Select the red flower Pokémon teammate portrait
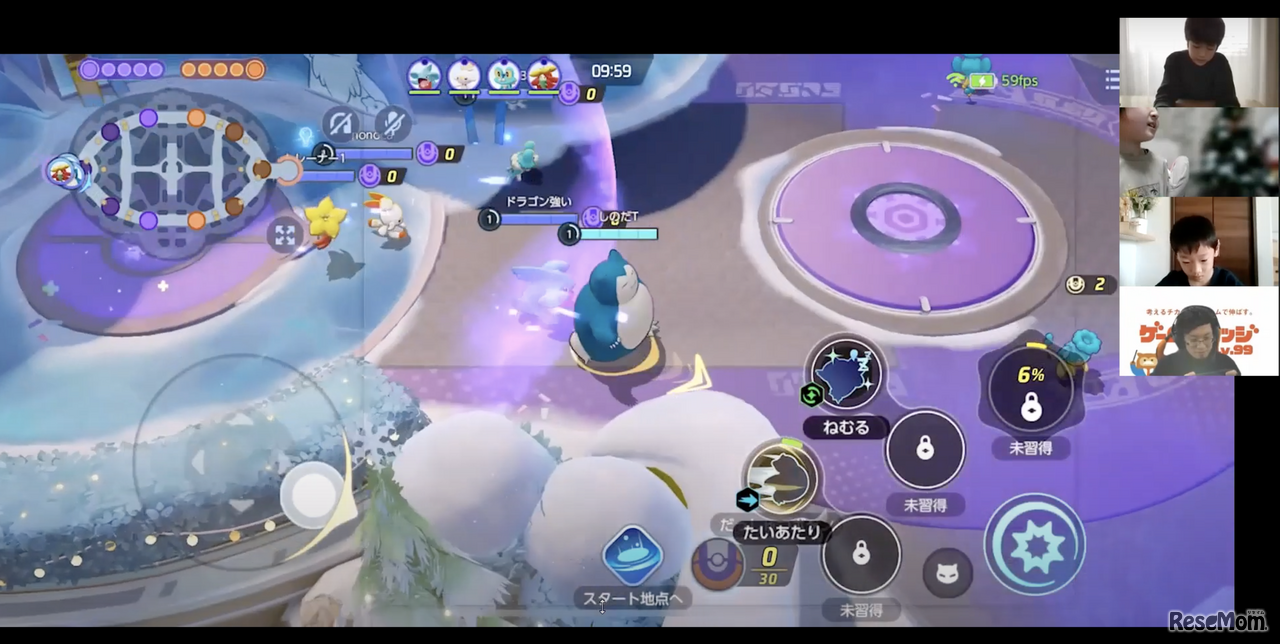 coord(543,75)
